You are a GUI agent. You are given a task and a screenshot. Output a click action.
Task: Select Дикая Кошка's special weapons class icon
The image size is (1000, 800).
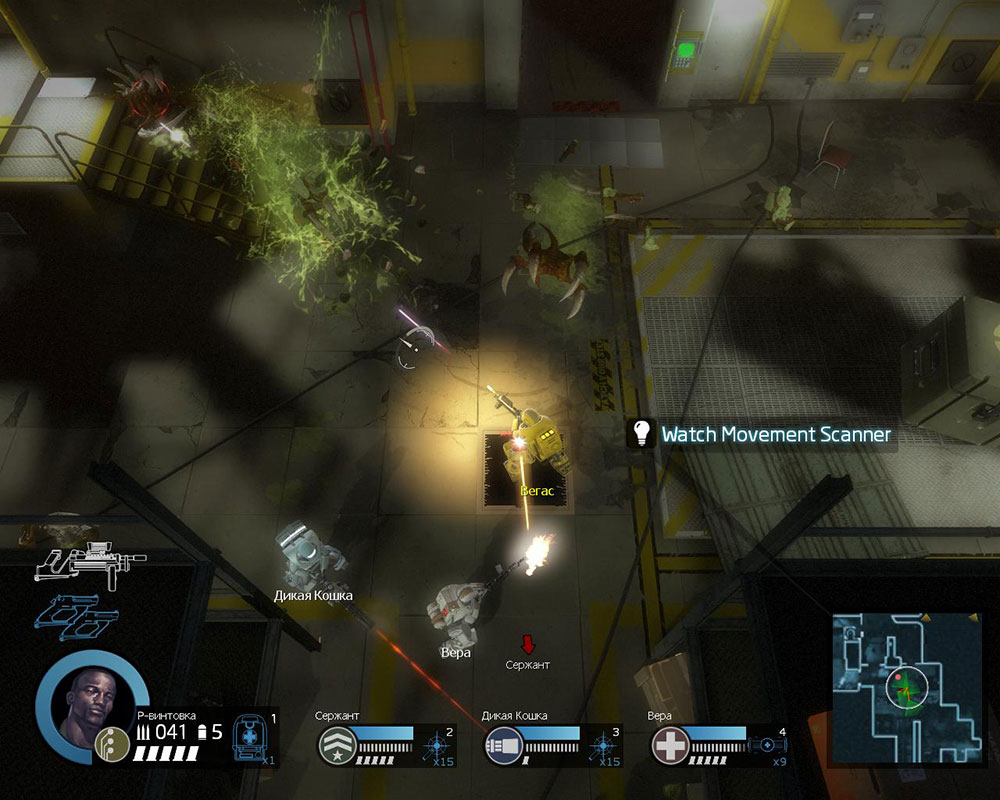[502, 746]
